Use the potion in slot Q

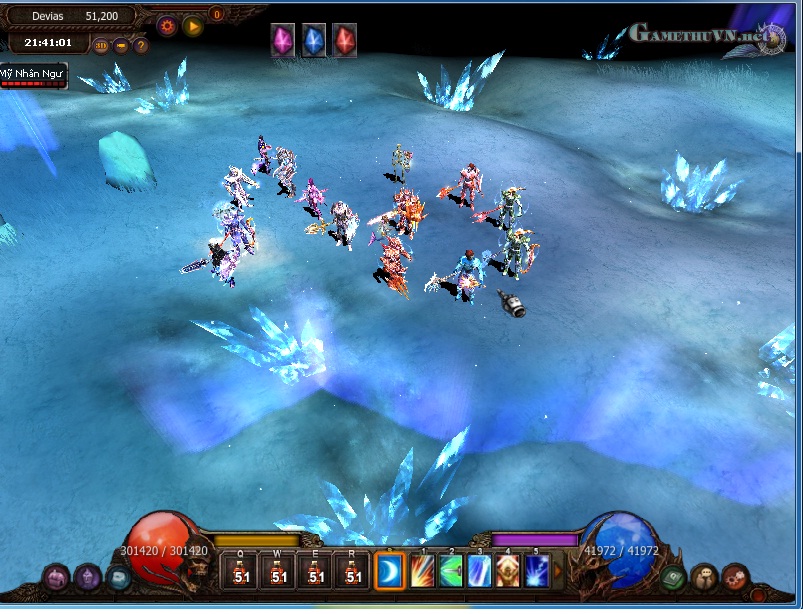pos(242,571)
